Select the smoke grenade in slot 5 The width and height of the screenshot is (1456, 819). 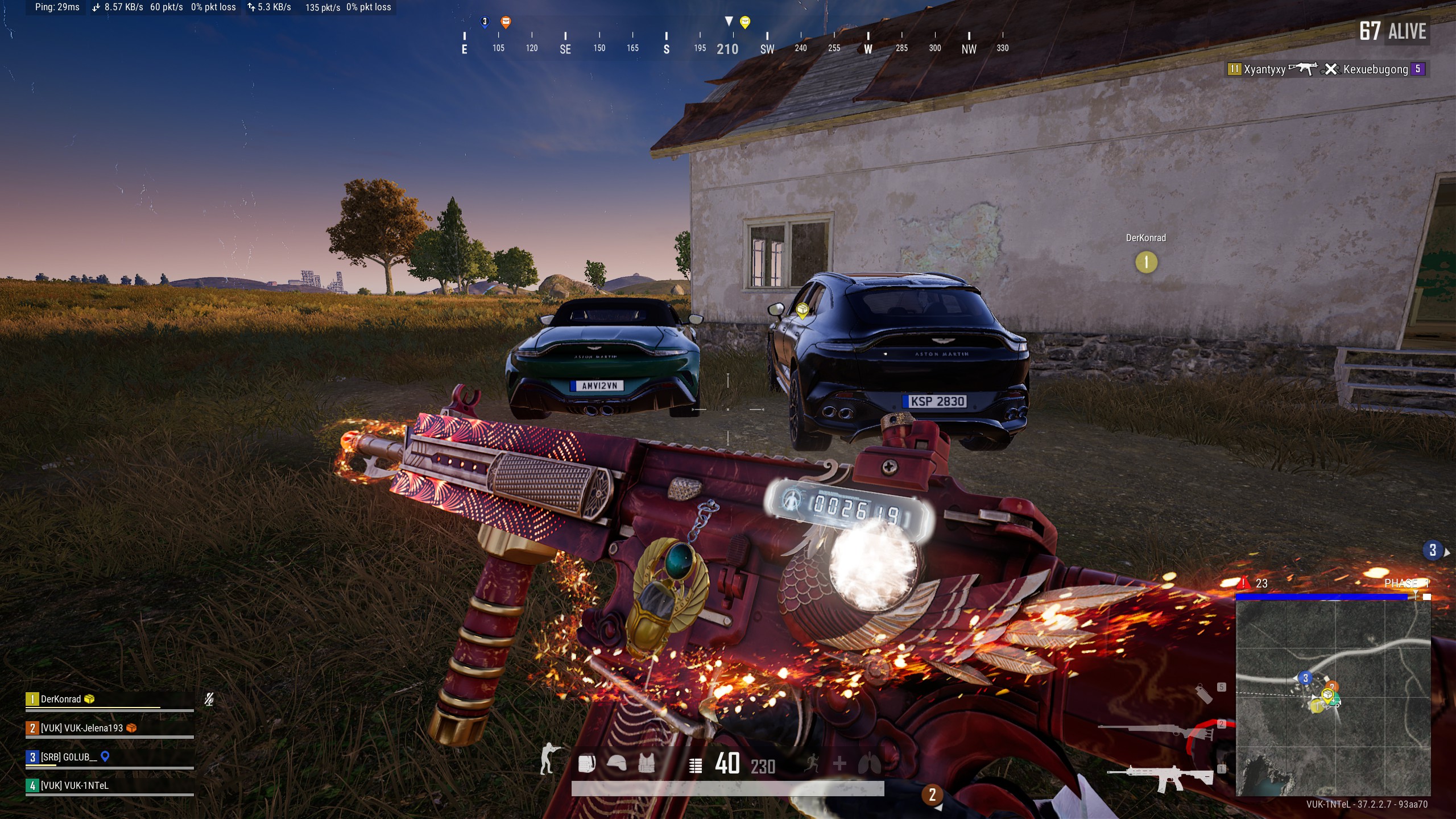pos(1203,694)
